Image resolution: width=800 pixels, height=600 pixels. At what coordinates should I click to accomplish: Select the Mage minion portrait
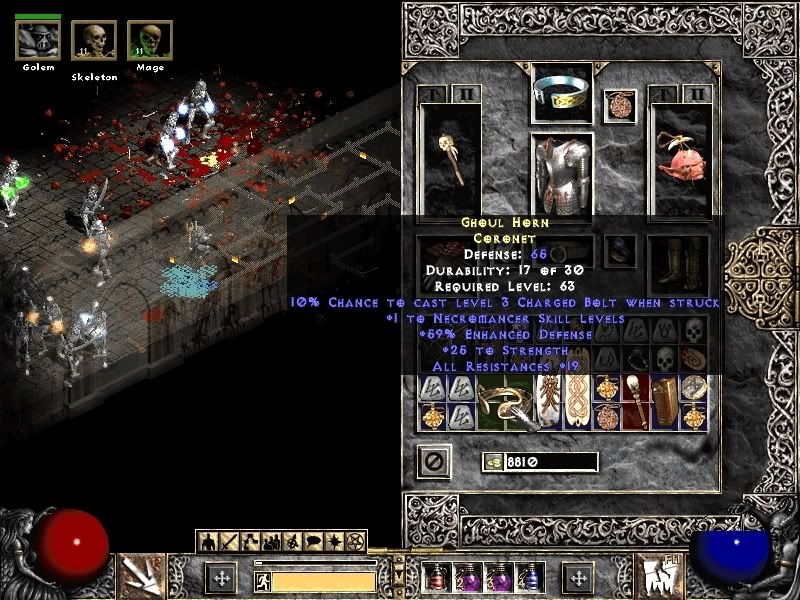tap(149, 40)
